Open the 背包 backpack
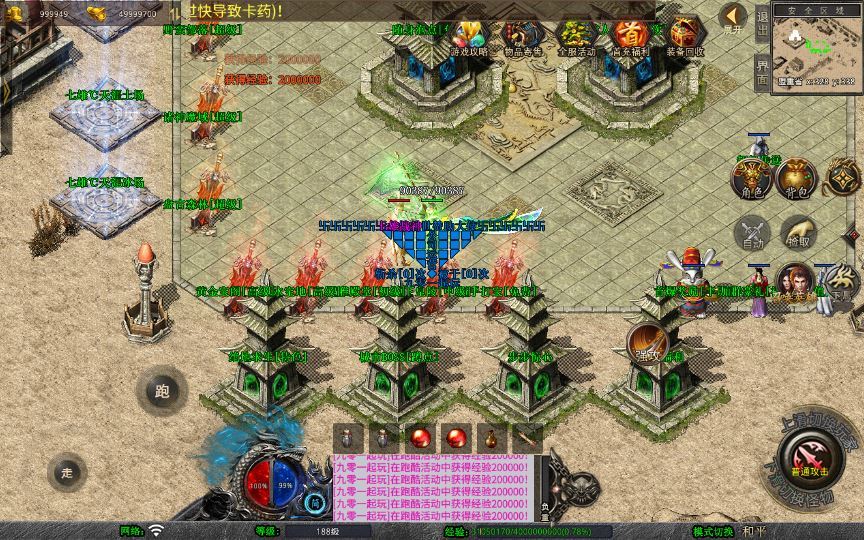 tap(796, 178)
